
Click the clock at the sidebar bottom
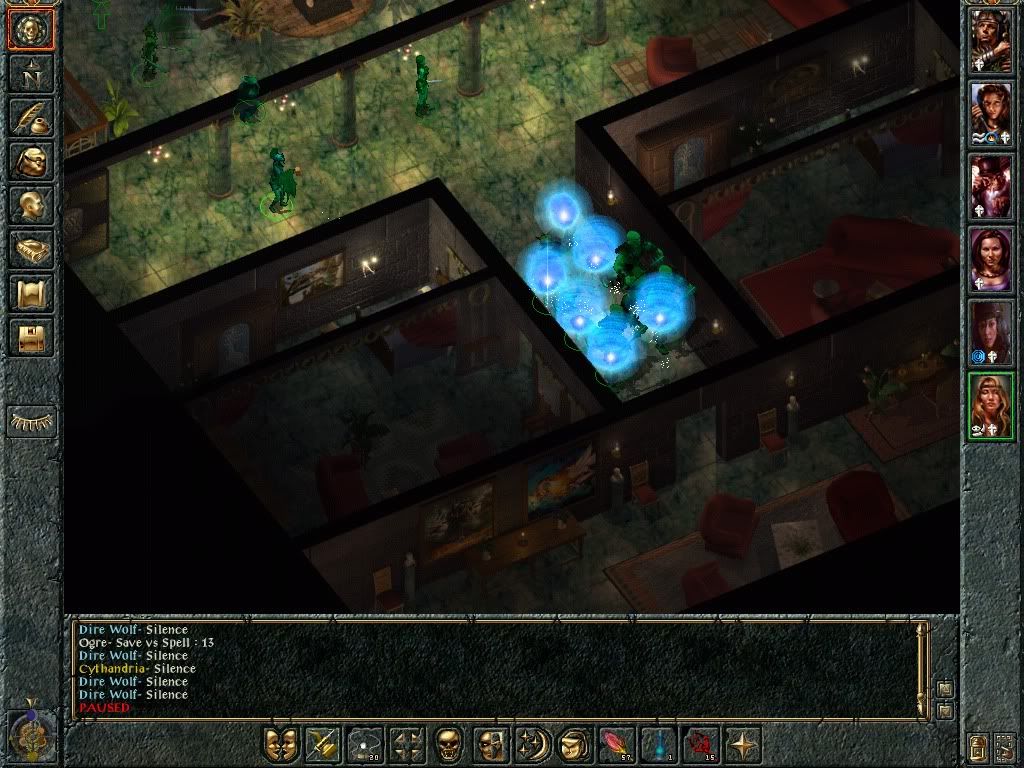click(30, 735)
